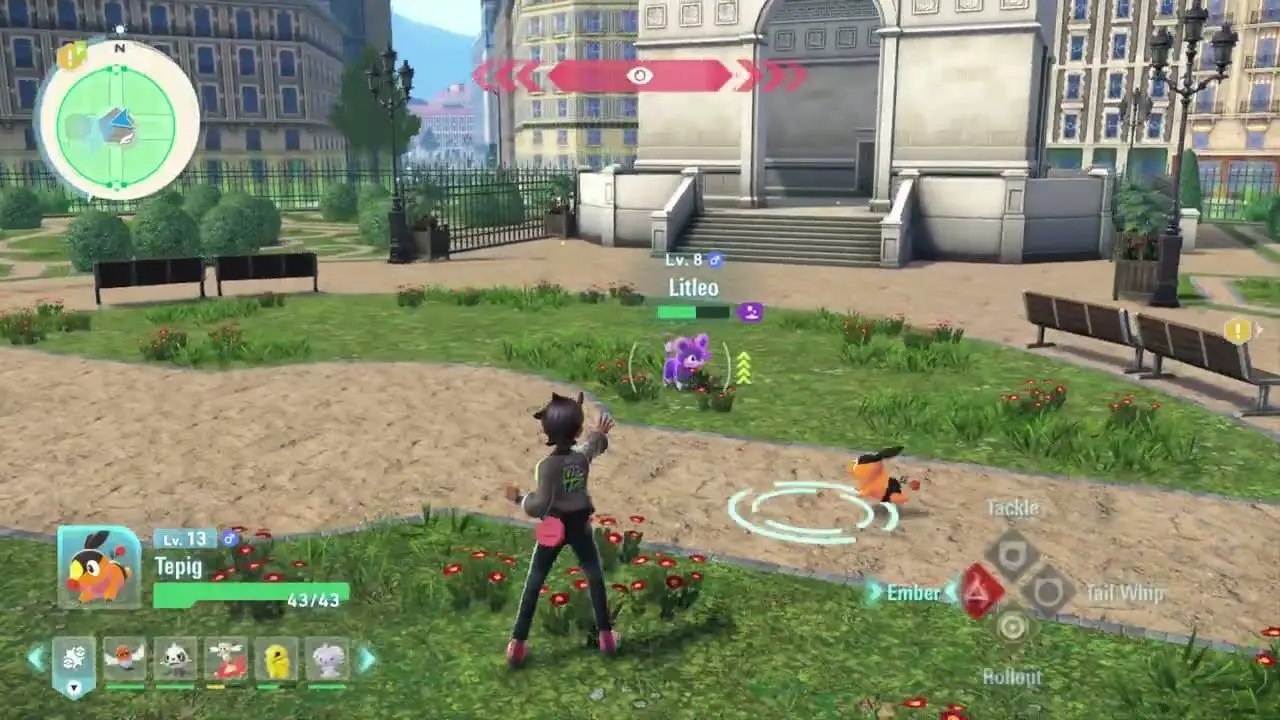Activate the Tail Whip move icon
Image resolution: width=1280 pixels, height=720 pixels.
click(1047, 592)
